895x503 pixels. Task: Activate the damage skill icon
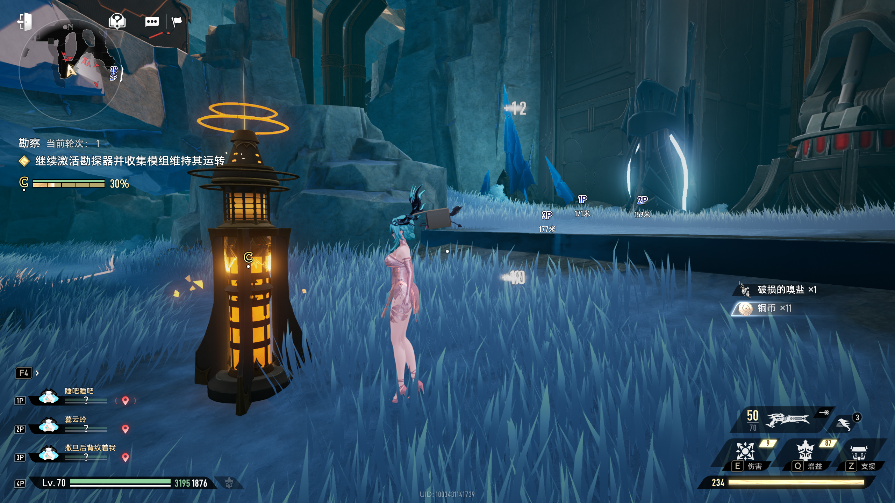(747, 453)
